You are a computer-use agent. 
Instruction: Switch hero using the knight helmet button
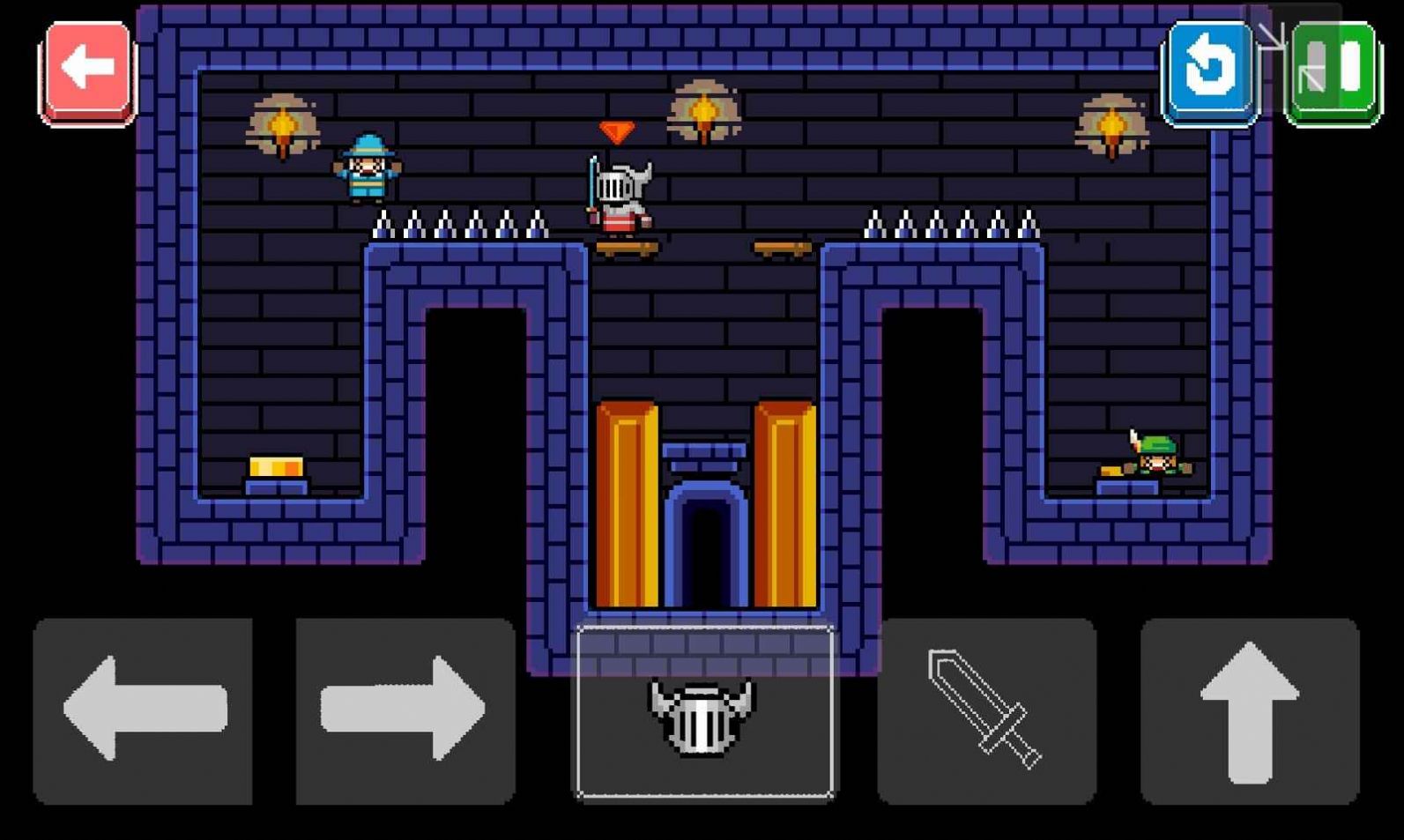[704, 712]
